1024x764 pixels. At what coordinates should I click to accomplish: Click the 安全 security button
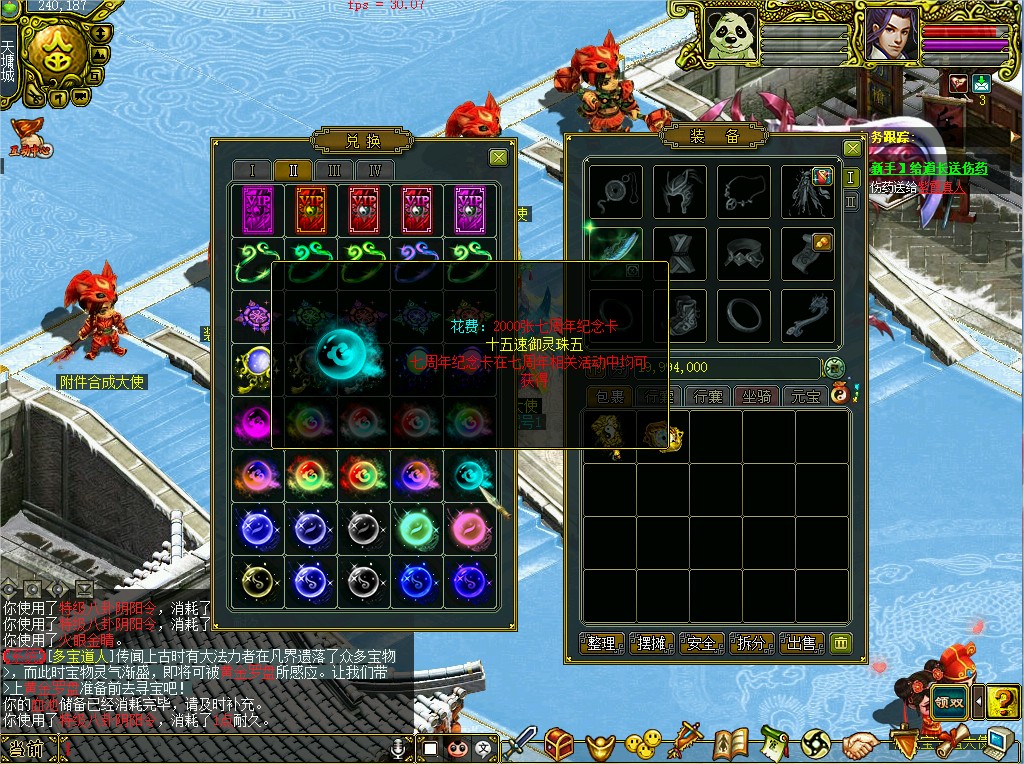tap(702, 643)
